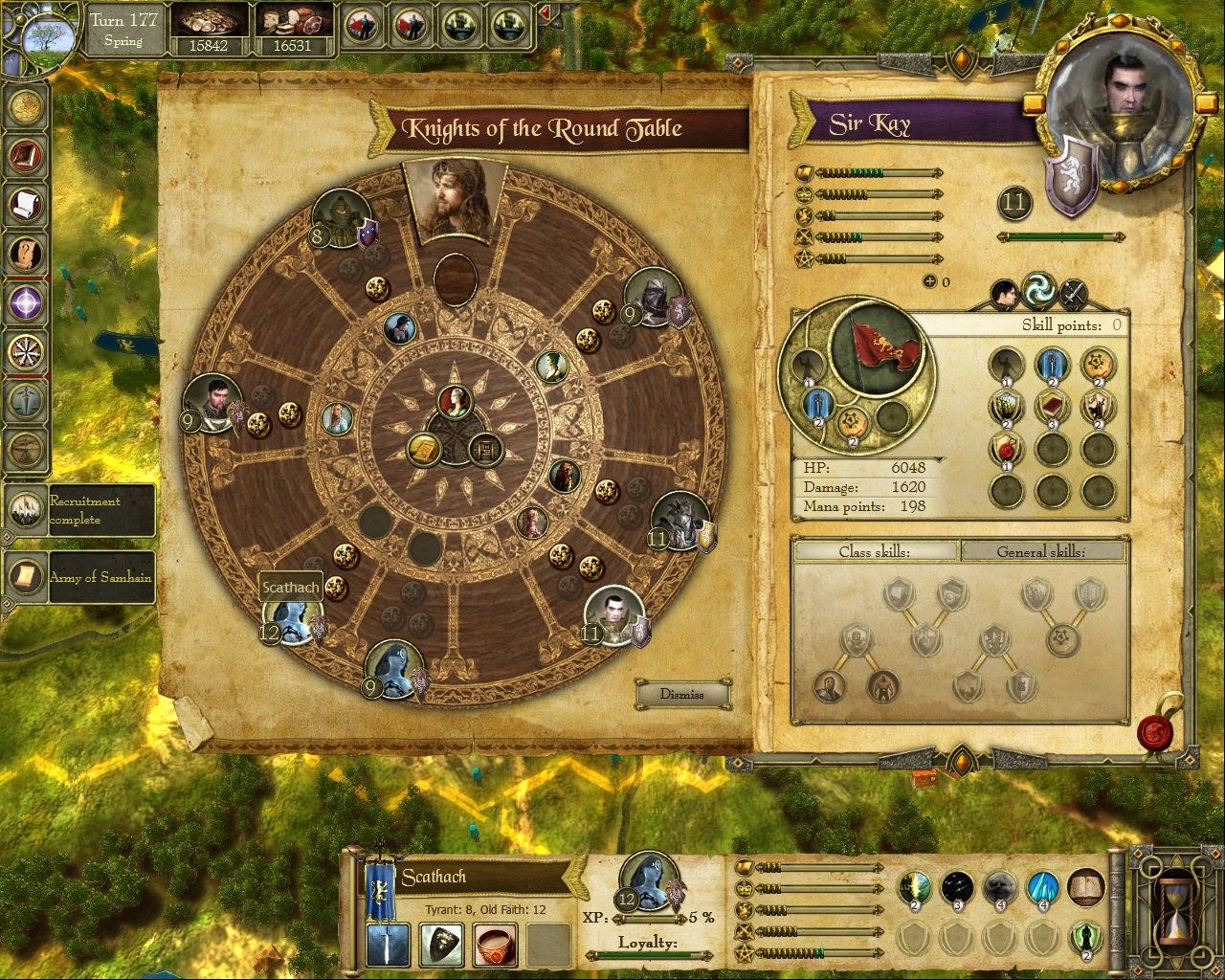
Task: Select Scathach's shield item slot
Action: pyautogui.click(x=441, y=946)
